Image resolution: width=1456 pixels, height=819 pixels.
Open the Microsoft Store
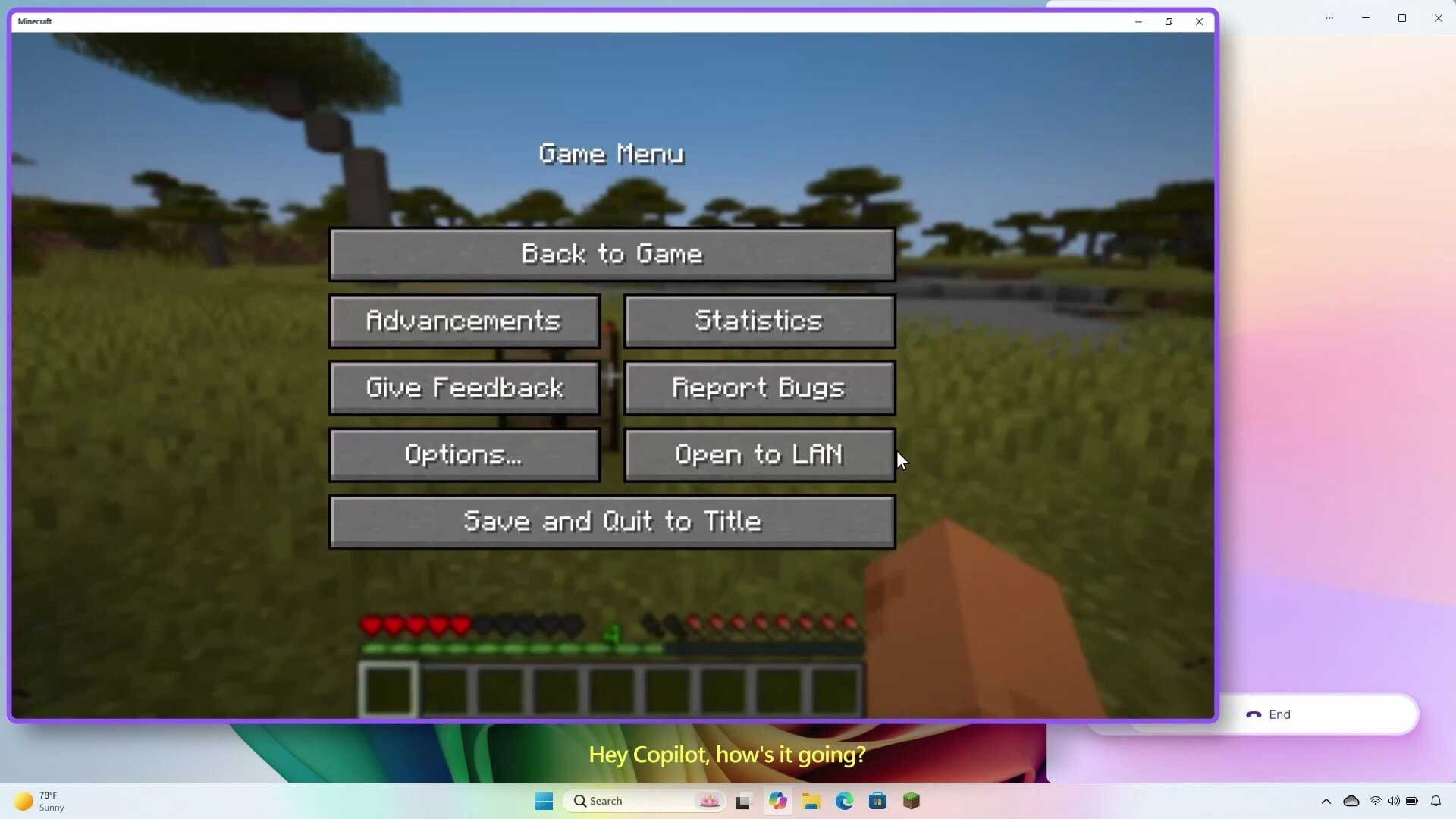click(x=877, y=801)
